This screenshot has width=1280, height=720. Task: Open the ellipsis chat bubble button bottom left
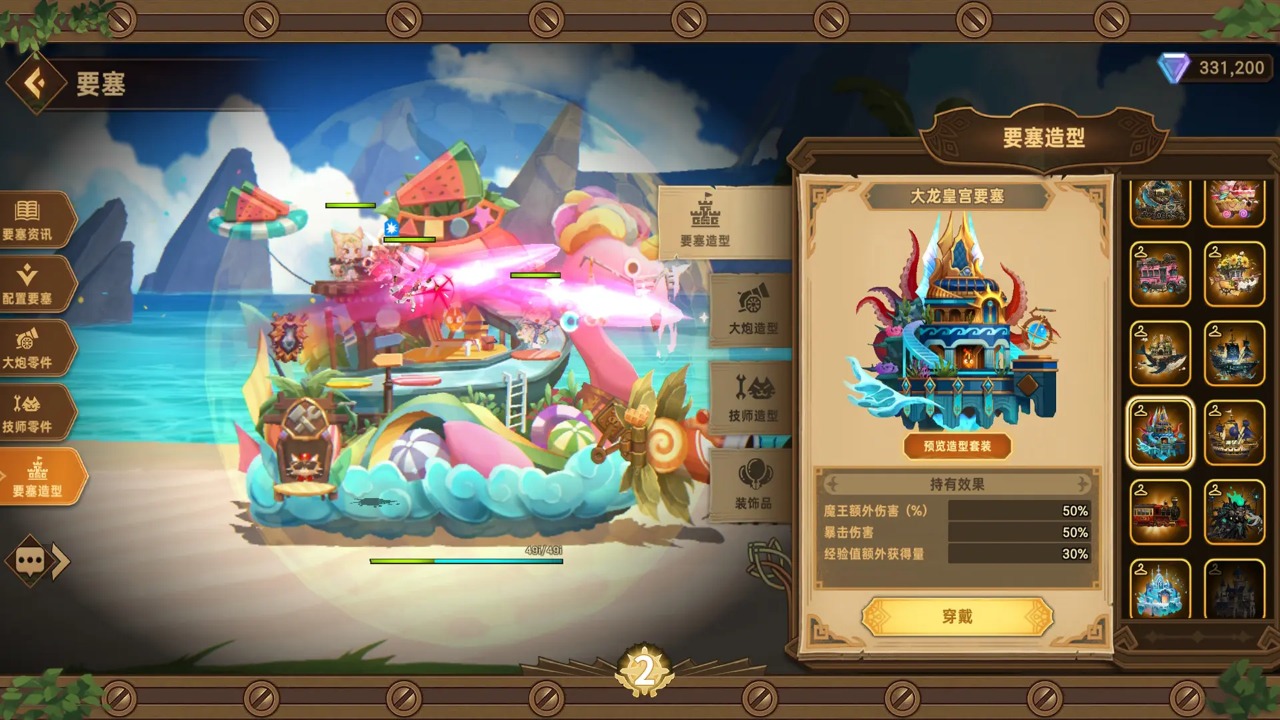coord(30,561)
